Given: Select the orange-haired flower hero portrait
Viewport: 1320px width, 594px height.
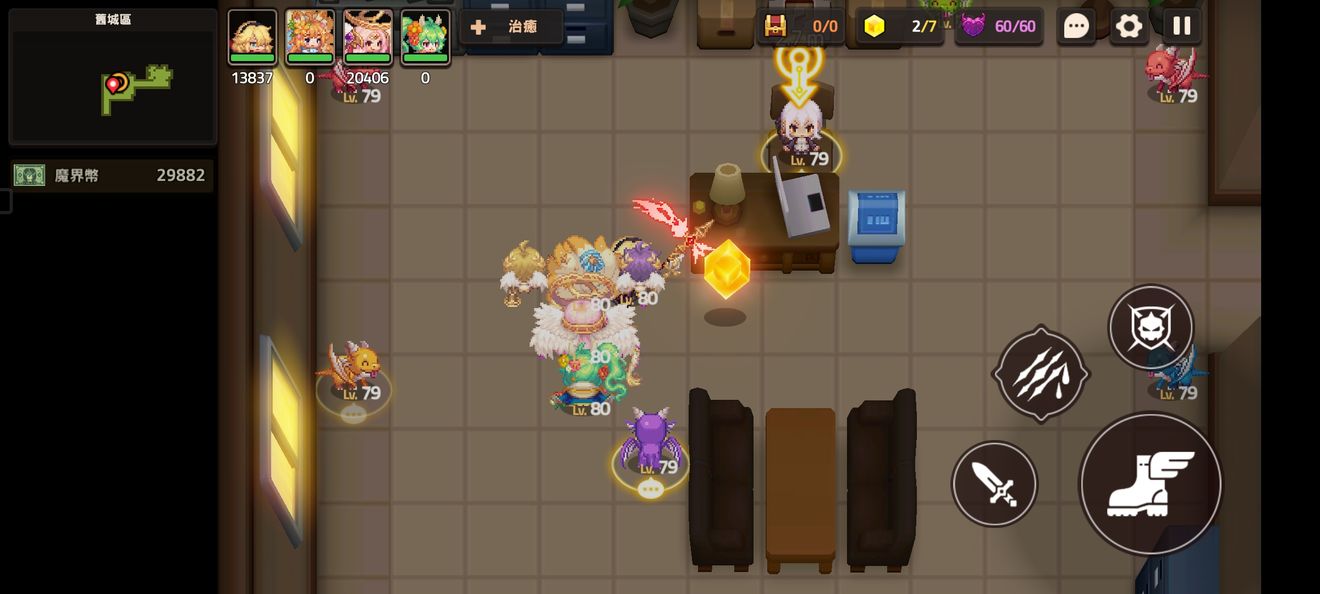Looking at the screenshot, I should tap(310, 37).
